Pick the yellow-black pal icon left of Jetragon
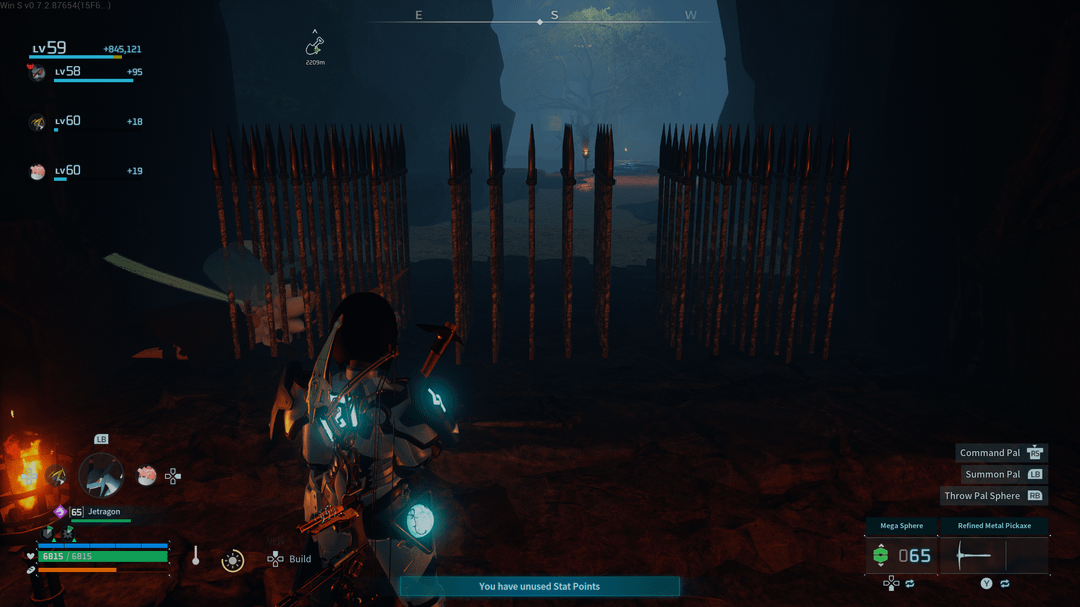This screenshot has height=607, width=1080. pyautogui.click(x=56, y=476)
